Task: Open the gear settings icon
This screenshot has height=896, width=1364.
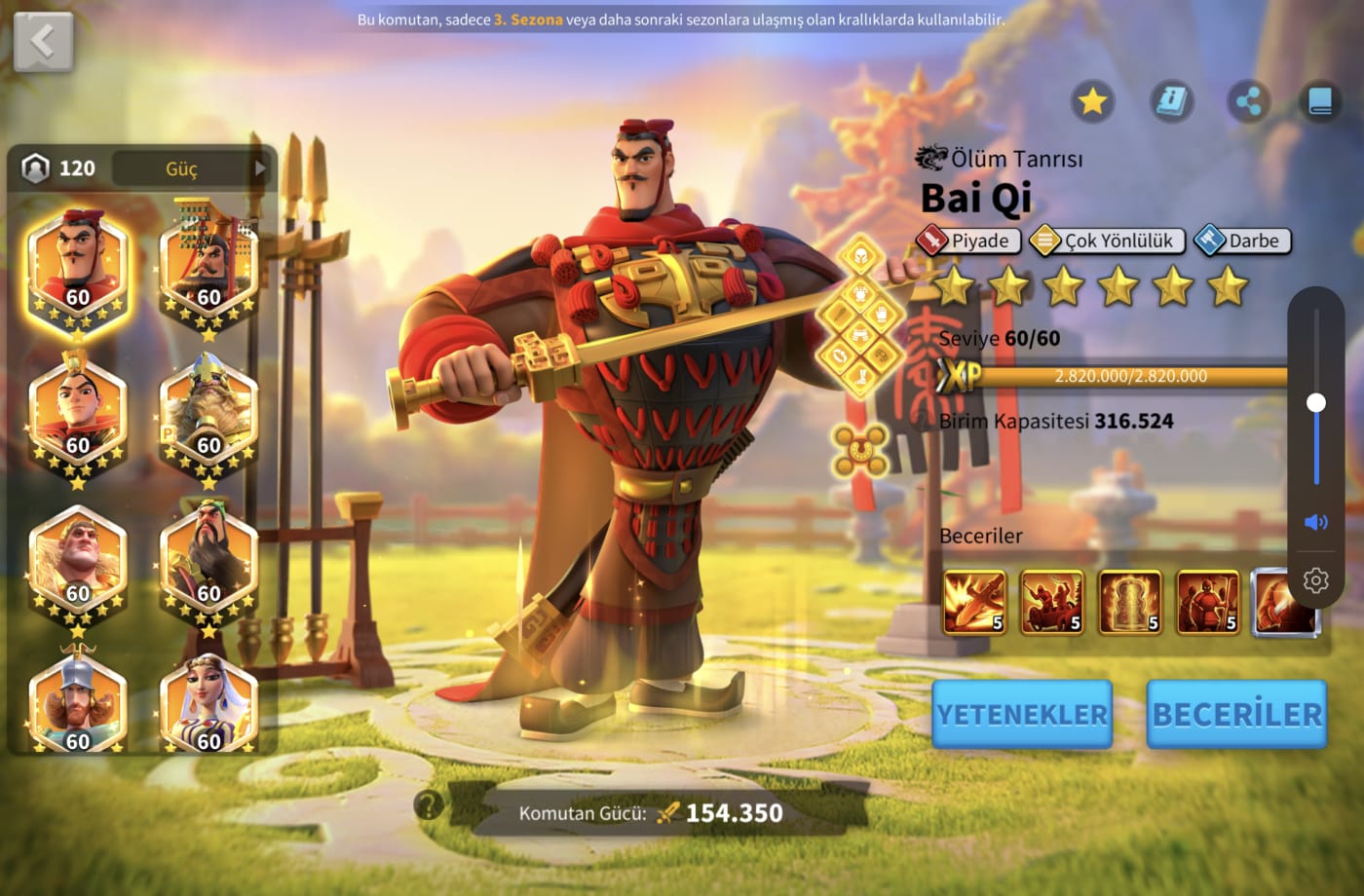Action: click(x=1315, y=580)
